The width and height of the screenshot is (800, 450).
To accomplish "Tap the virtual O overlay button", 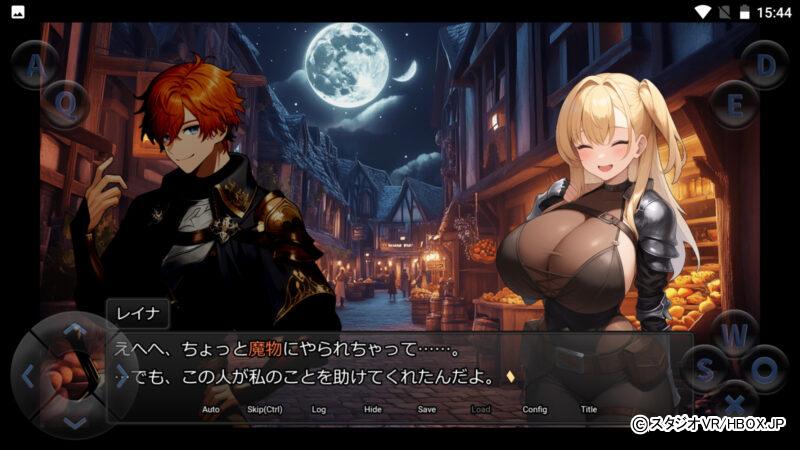I will pos(765,369).
